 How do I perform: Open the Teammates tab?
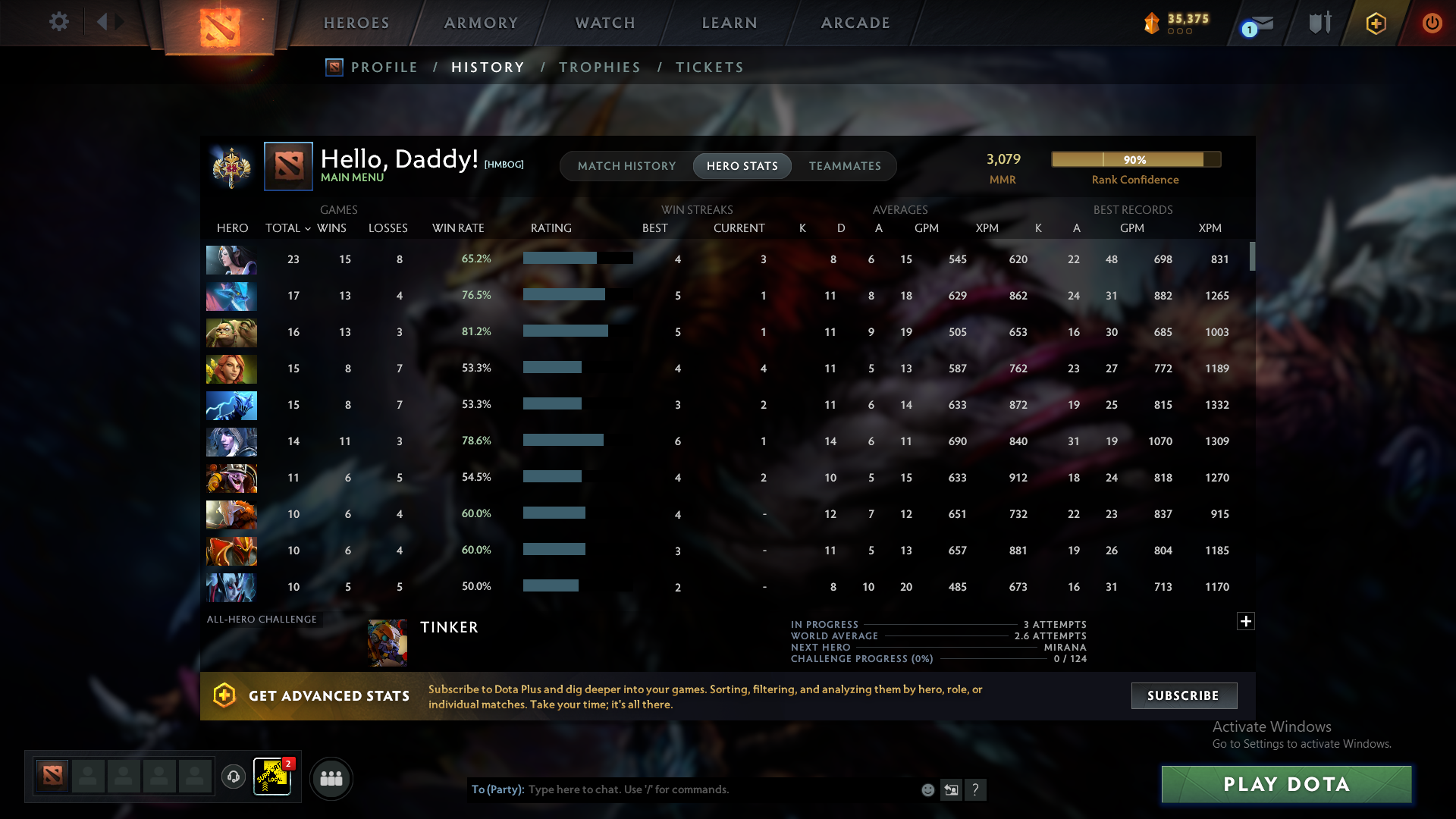pyautogui.click(x=844, y=165)
